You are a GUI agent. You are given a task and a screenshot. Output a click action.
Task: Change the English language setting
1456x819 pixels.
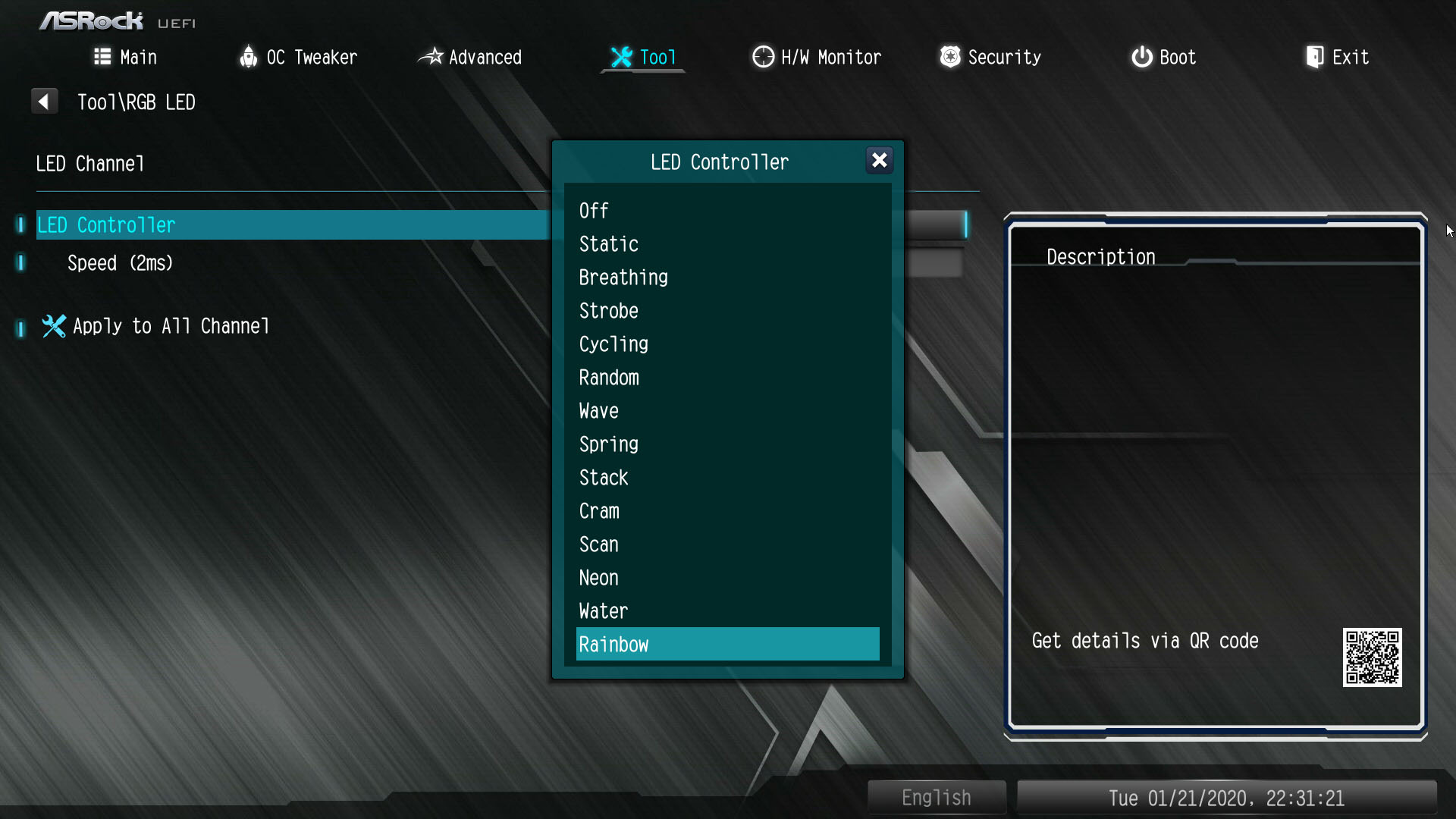tap(936, 798)
